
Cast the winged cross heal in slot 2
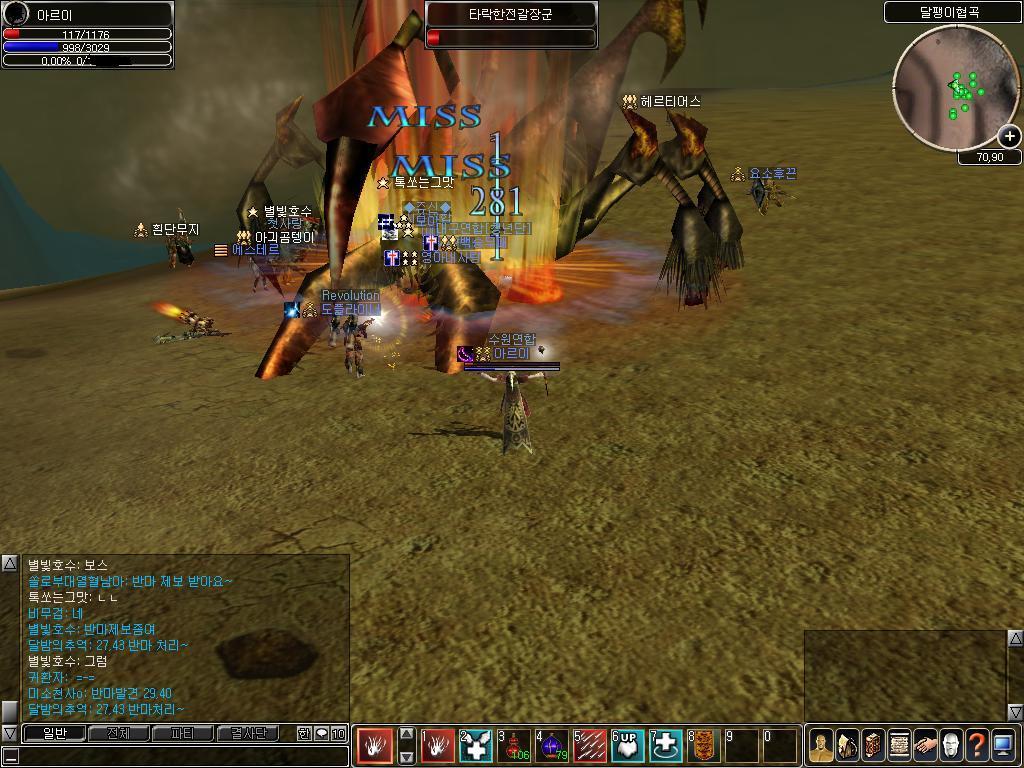(476, 746)
